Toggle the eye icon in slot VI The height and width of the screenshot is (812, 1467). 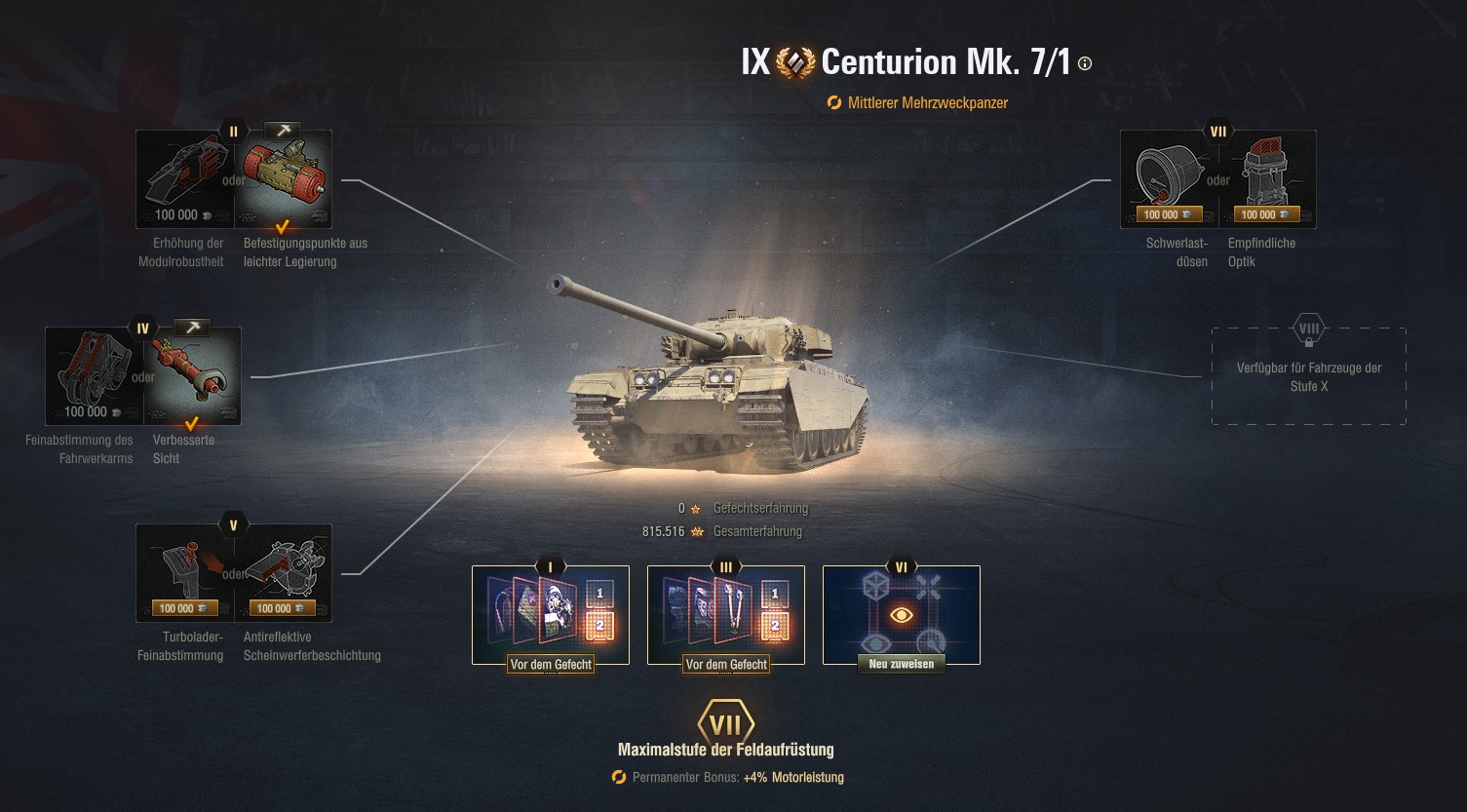[901, 613]
